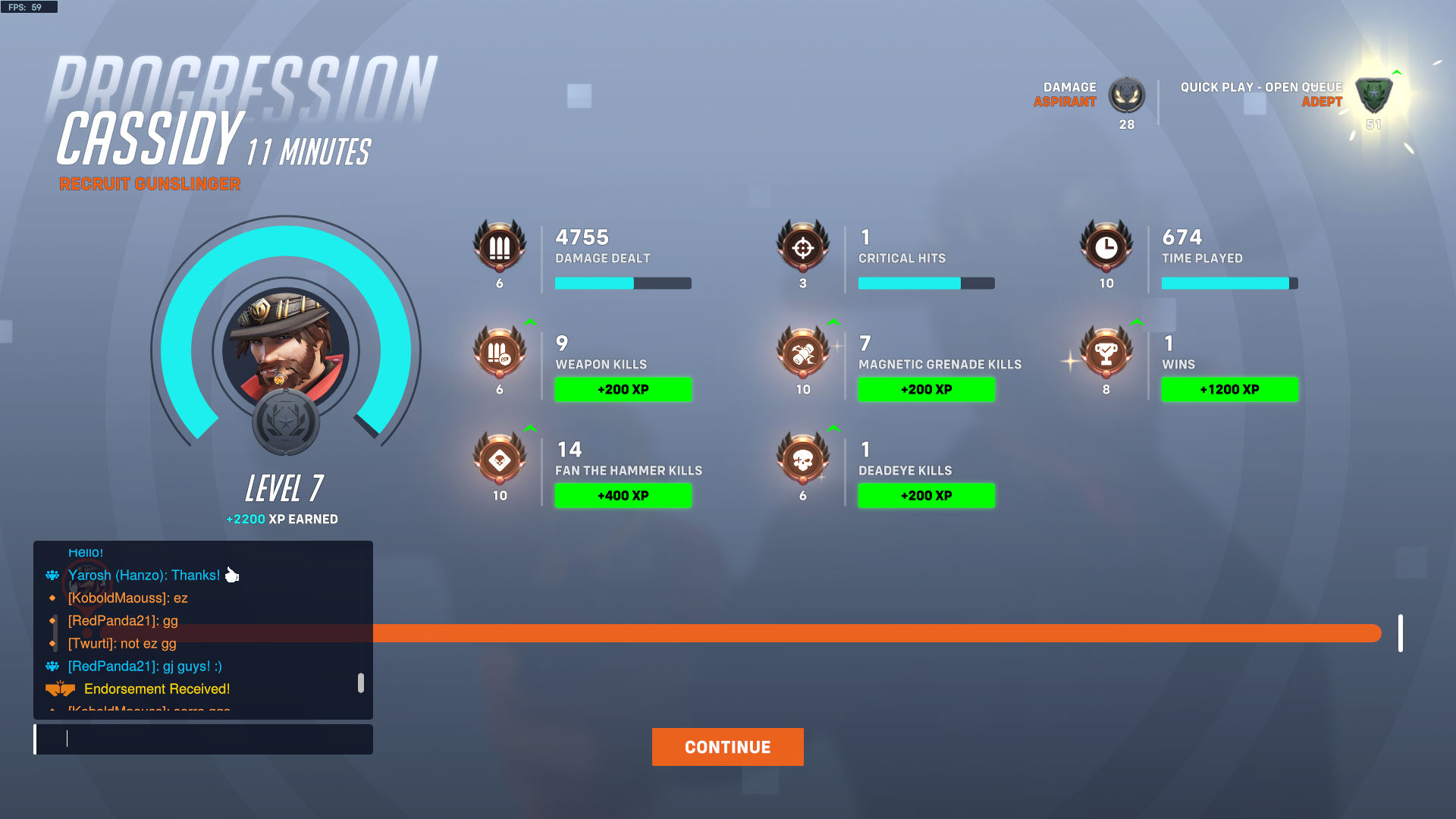1456x819 pixels.
Task: Click the Time Played clock badge
Action: [1106, 248]
